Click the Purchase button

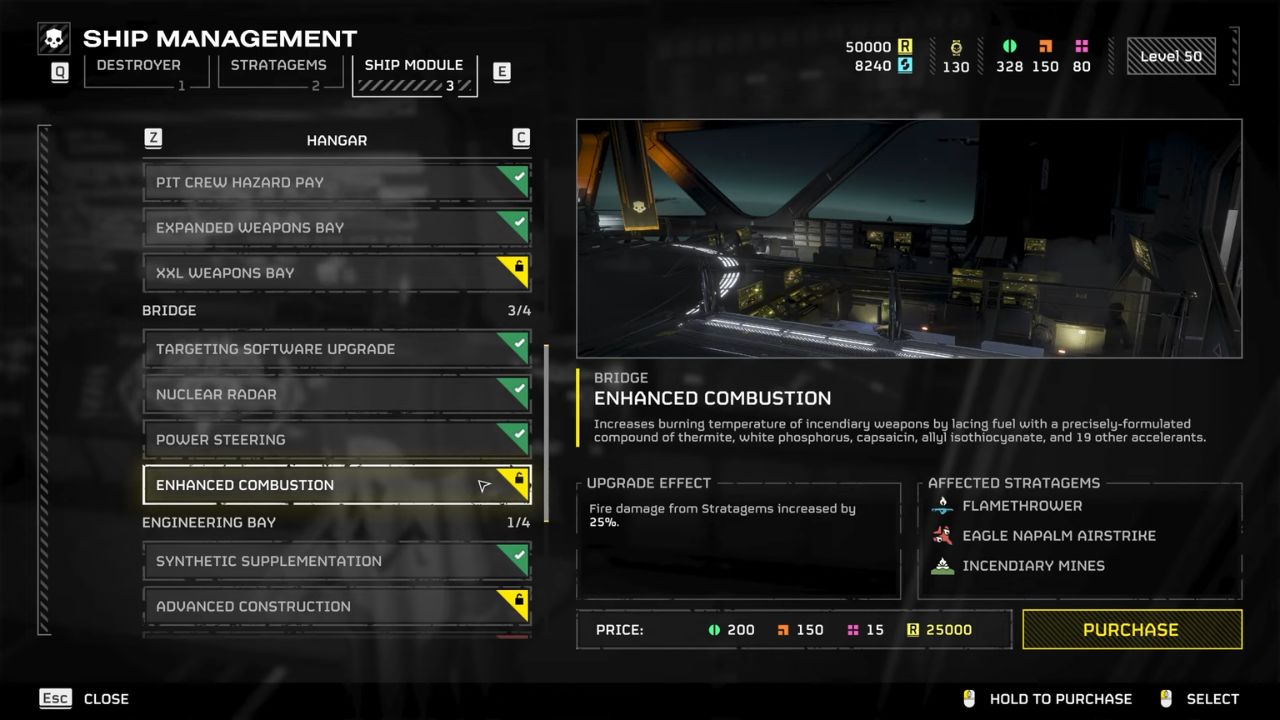coord(1131,629)
